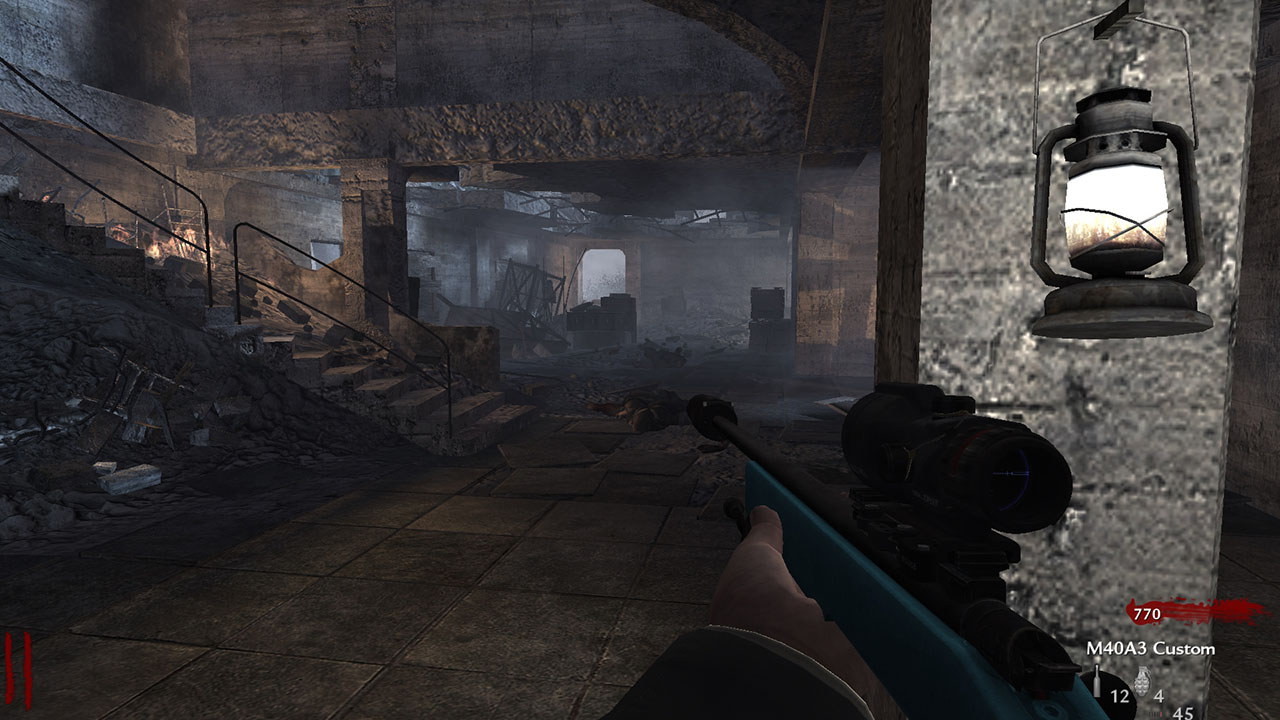Screen dimensions: 1280x720
Task: Click the M40A3 Custom weapon label
Action: tap(1150, 648)
